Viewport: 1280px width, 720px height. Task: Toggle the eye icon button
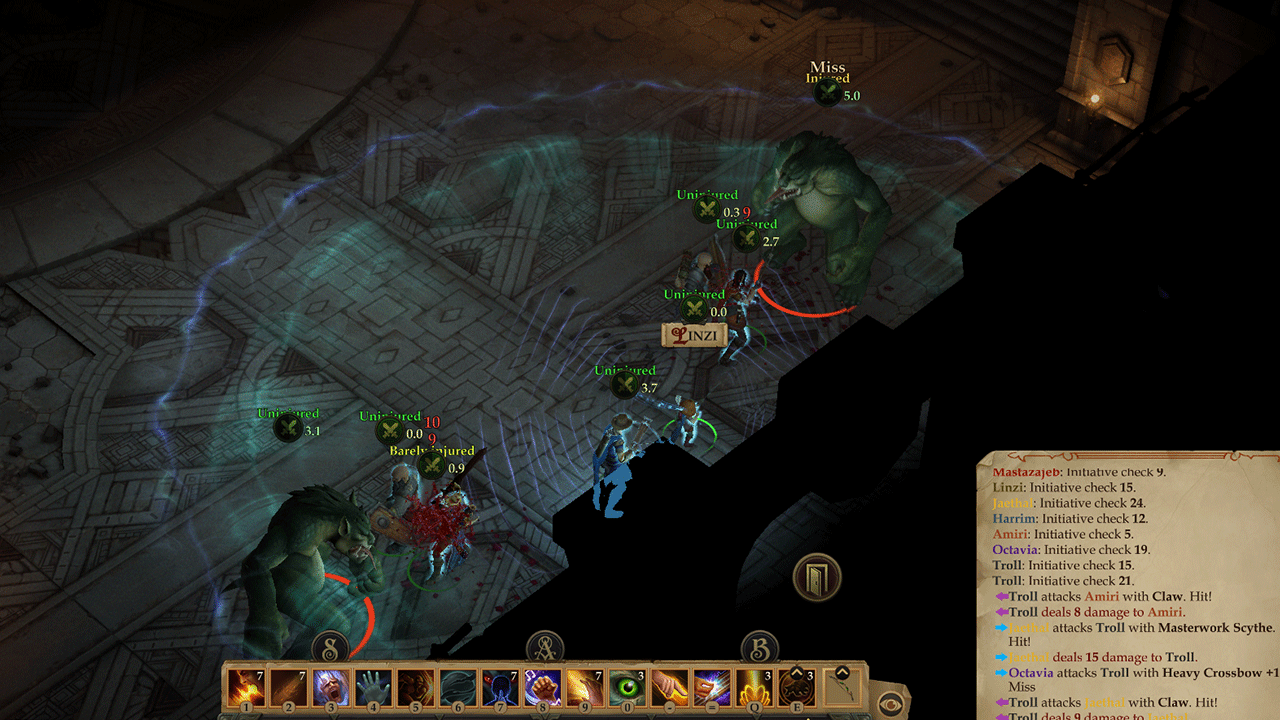coord(889,701)
